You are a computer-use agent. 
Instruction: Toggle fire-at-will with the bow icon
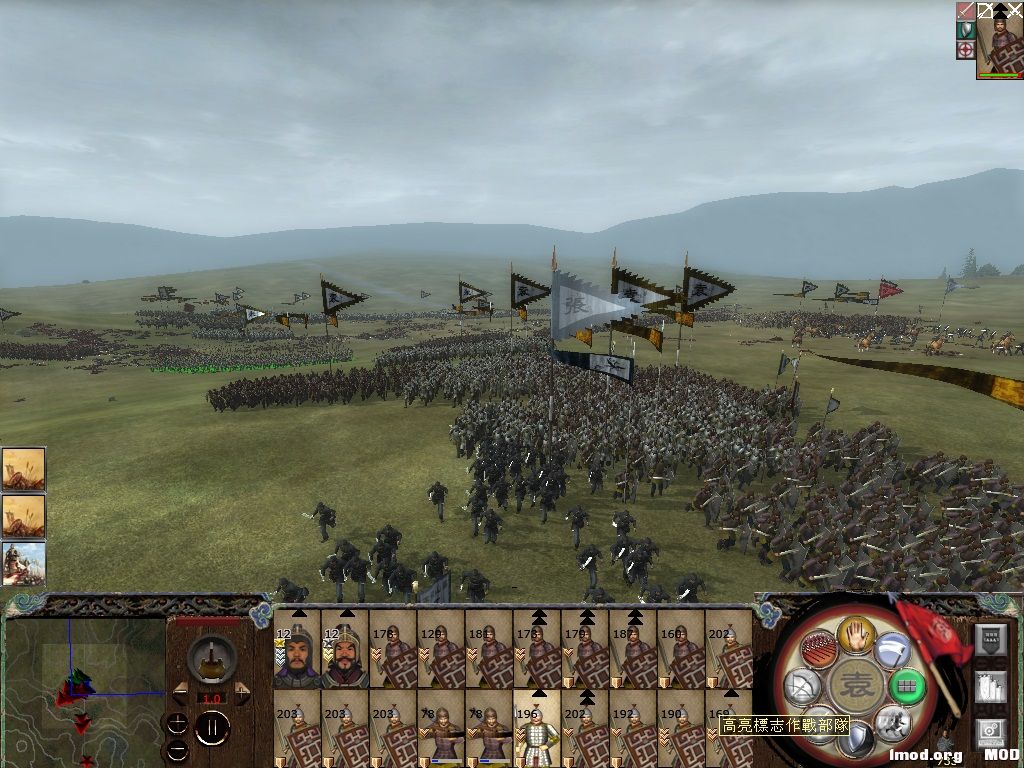[x=803, y=686]
